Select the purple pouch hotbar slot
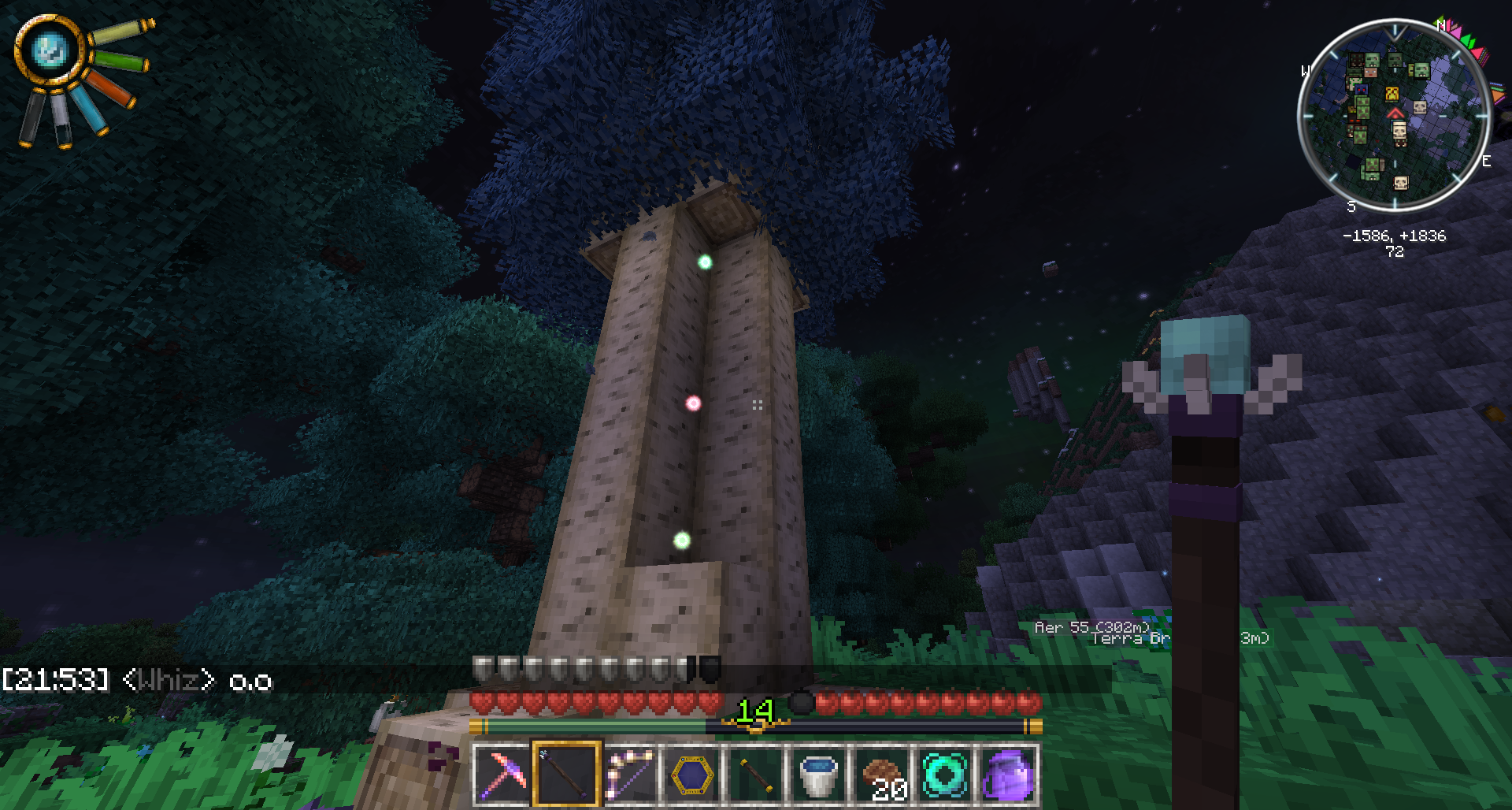The width and height of the screenshot is (1512, 810). click(1008, 775)
